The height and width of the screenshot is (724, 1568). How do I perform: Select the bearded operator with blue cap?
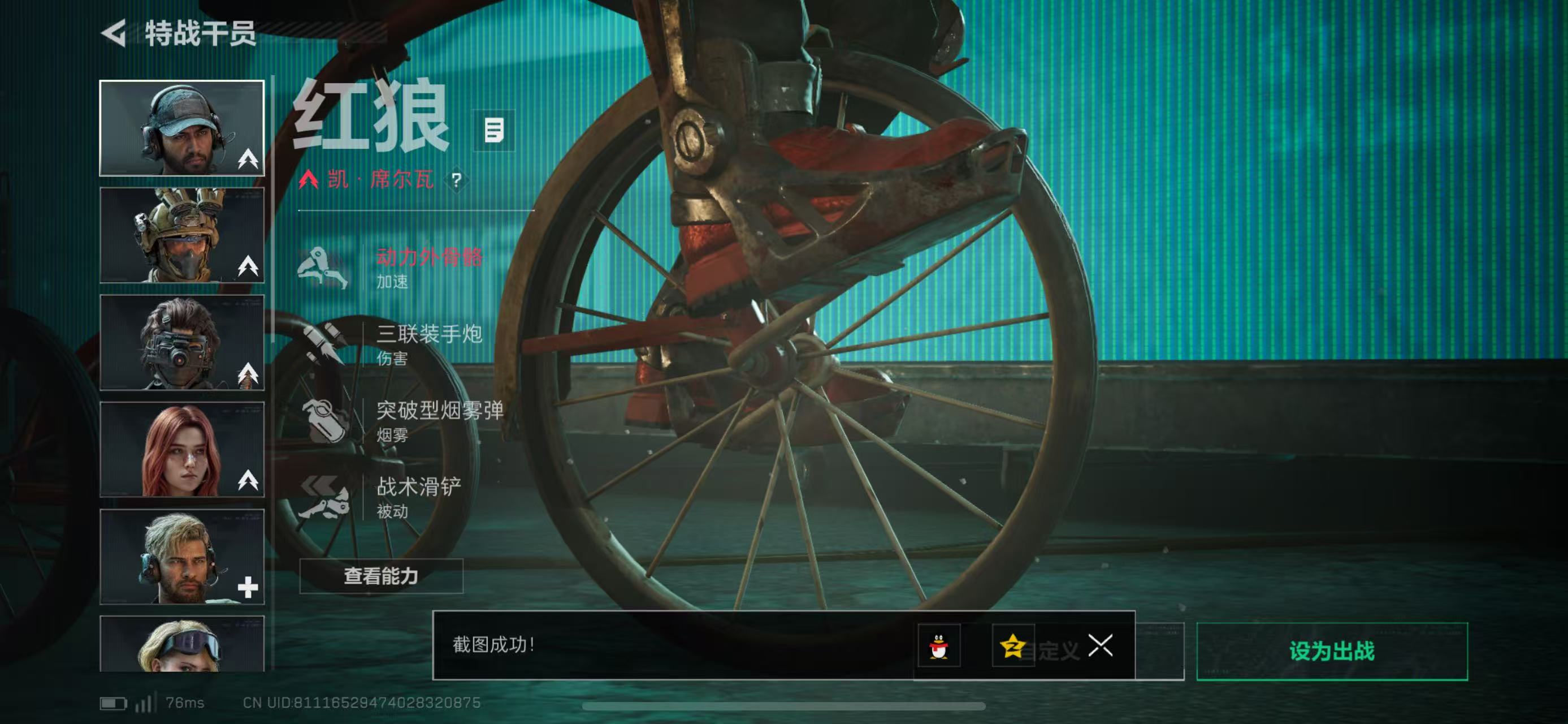coord(181,128)
